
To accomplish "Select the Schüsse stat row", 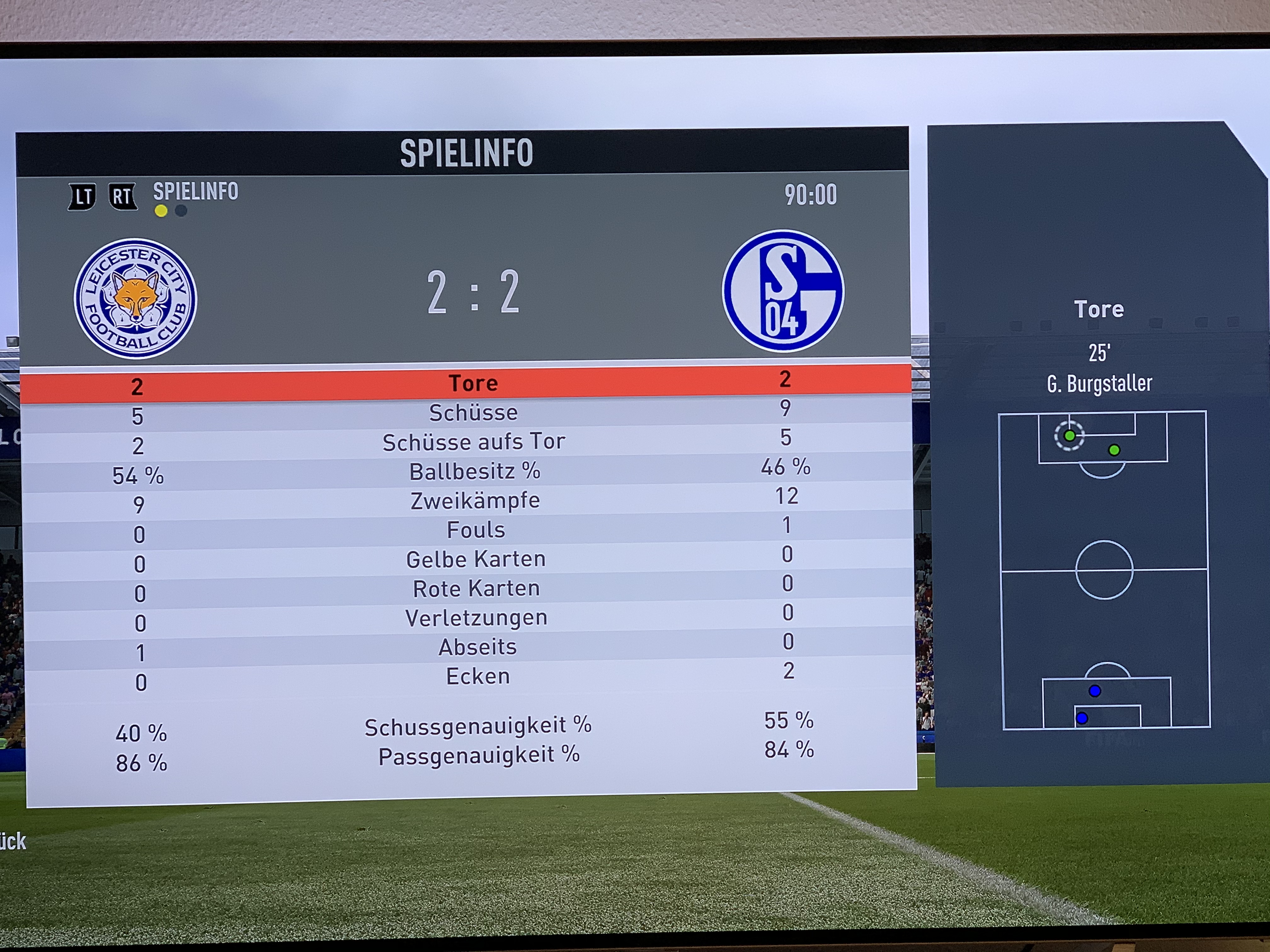I will (x=473, y=413).
